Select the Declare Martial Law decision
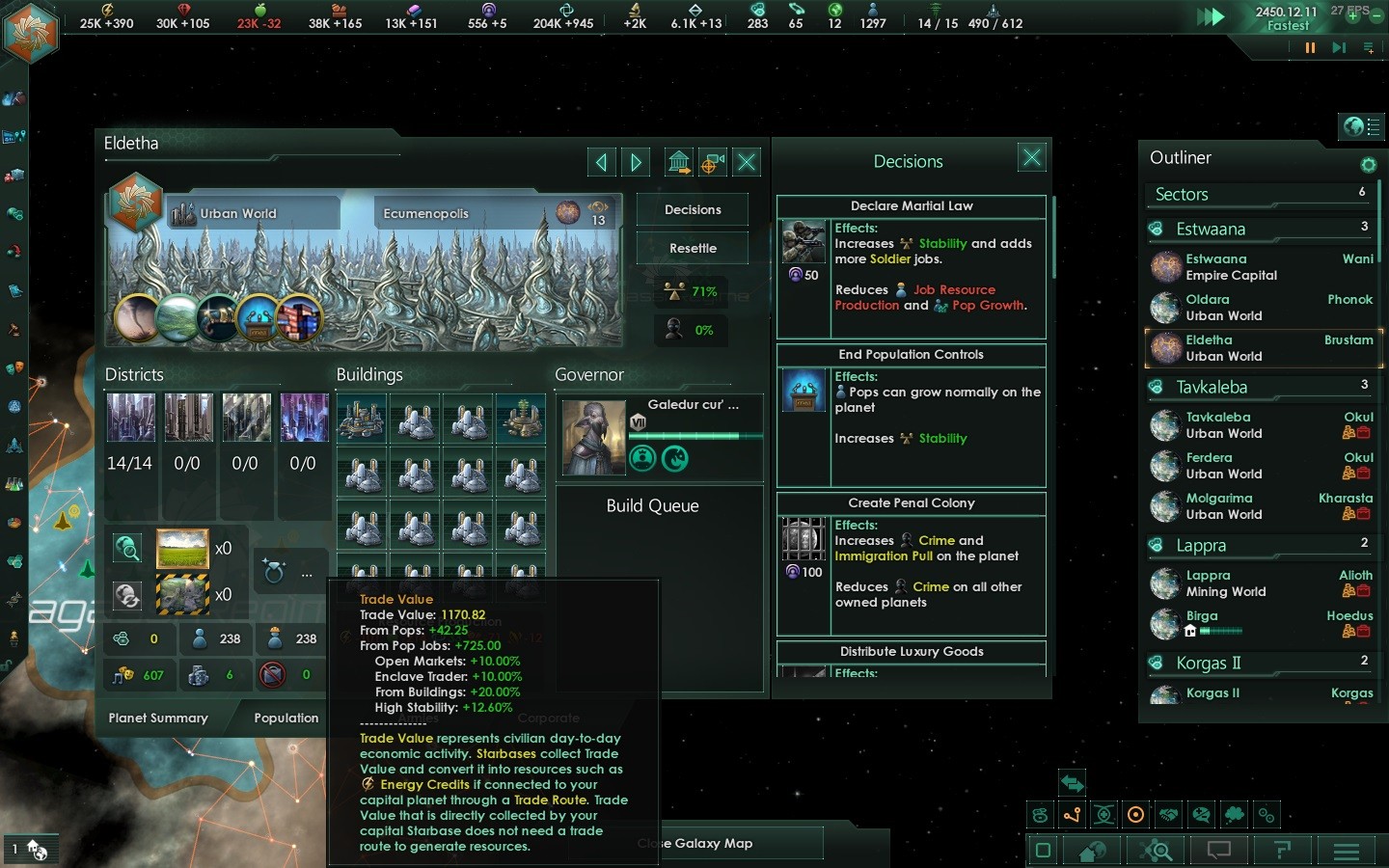The height and width of the screenshot is (868, 1389). point(911,206)
